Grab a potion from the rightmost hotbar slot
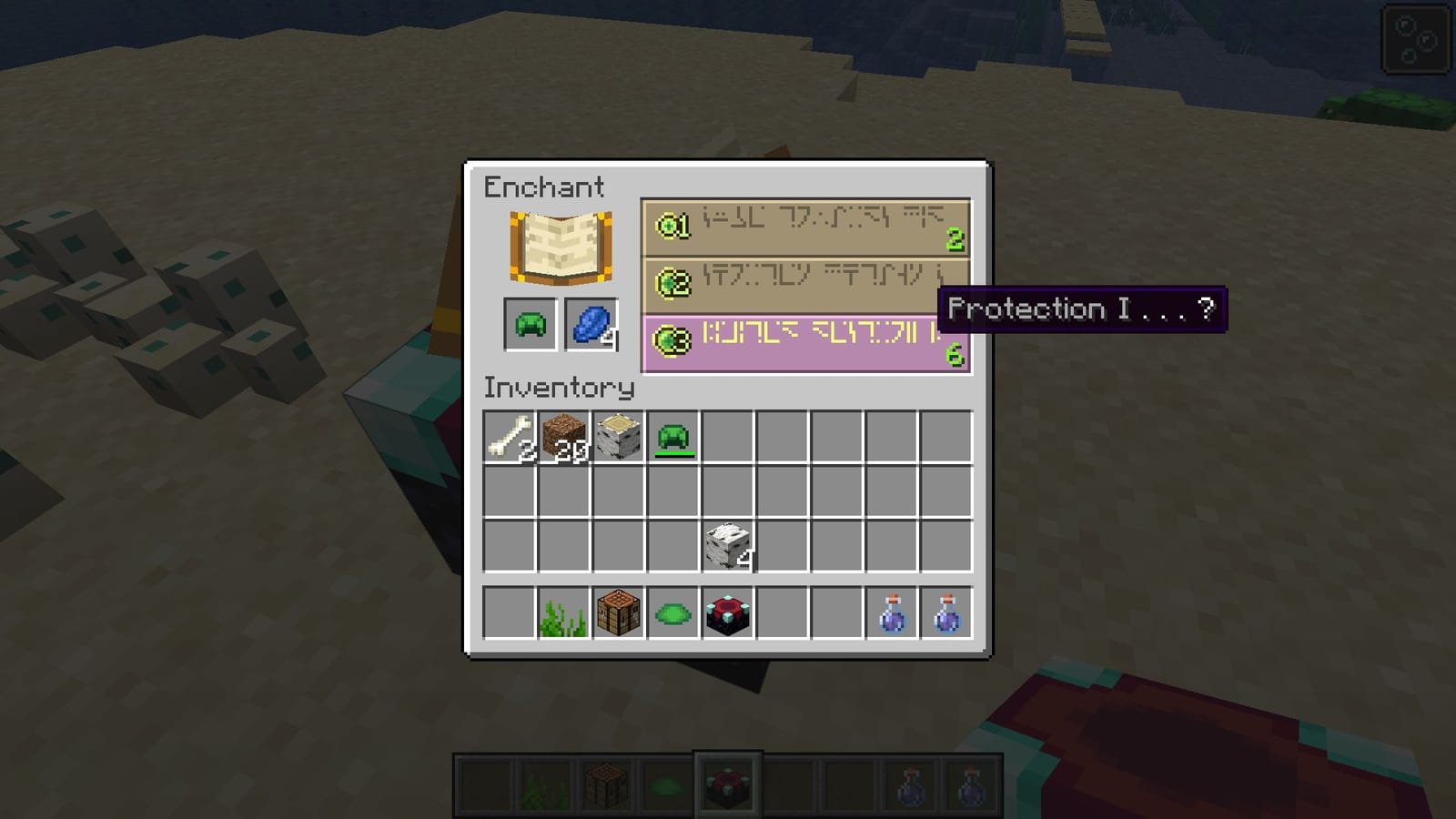 coord(945,613)
